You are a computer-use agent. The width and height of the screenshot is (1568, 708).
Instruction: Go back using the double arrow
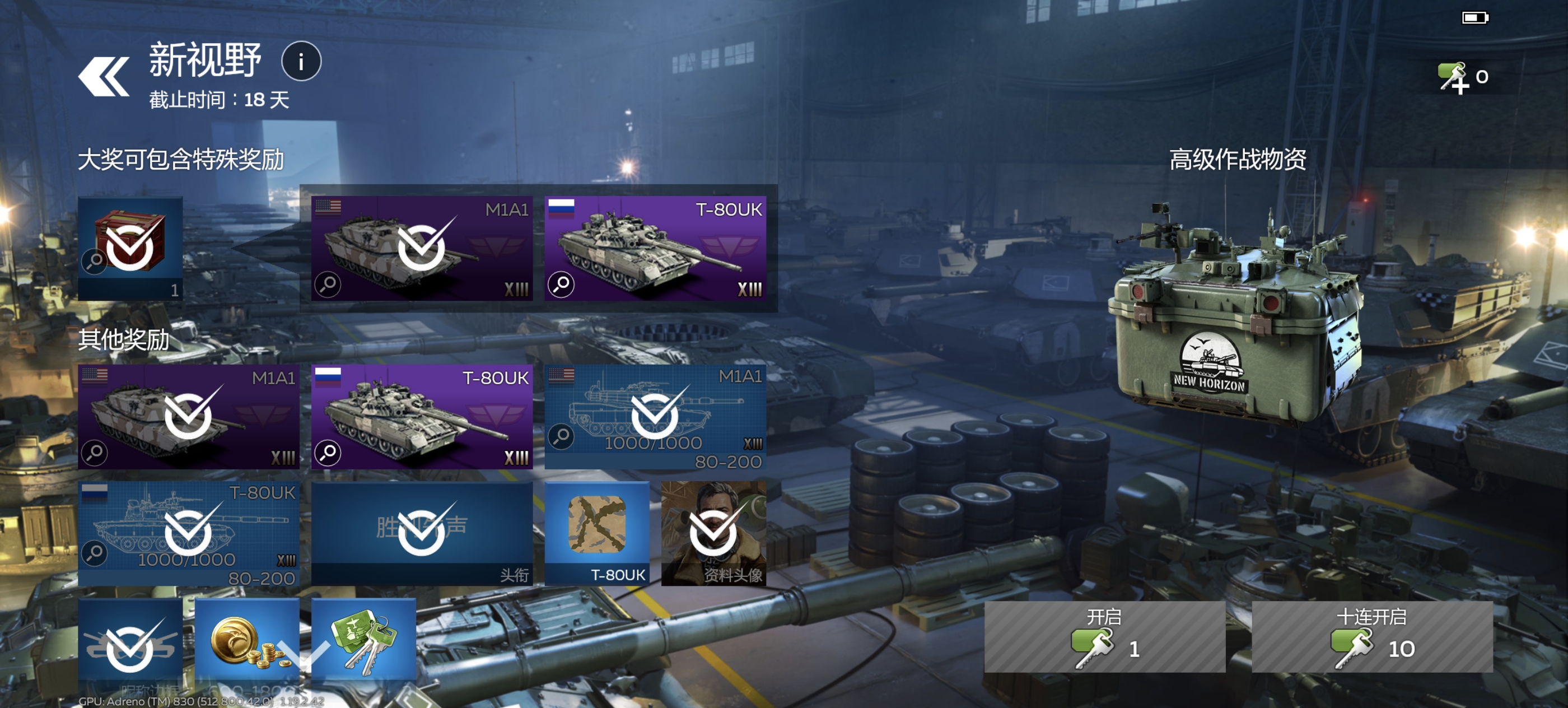[104, 77]
